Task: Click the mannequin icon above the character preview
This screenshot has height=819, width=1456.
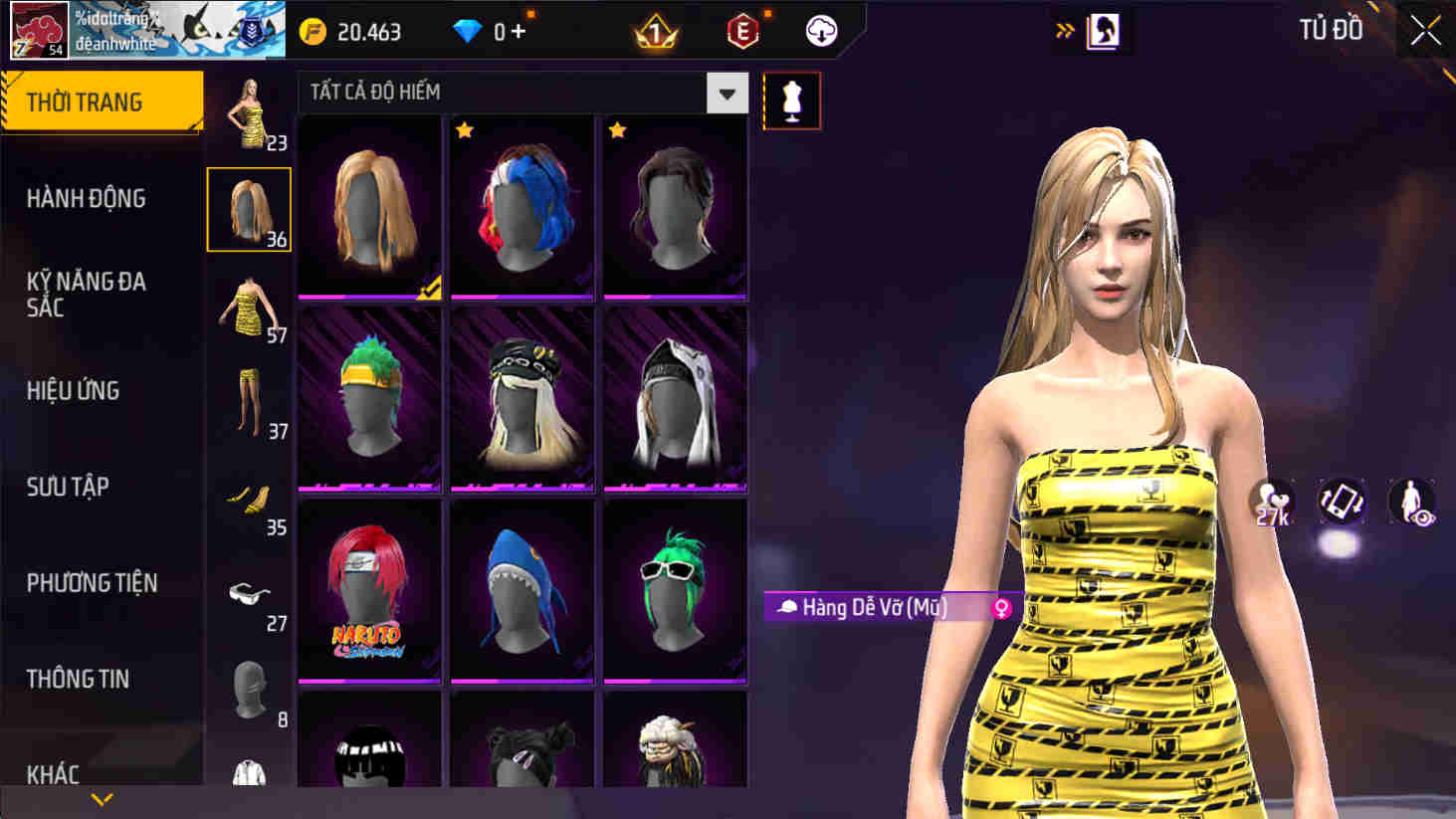Action: click(791, 100)
